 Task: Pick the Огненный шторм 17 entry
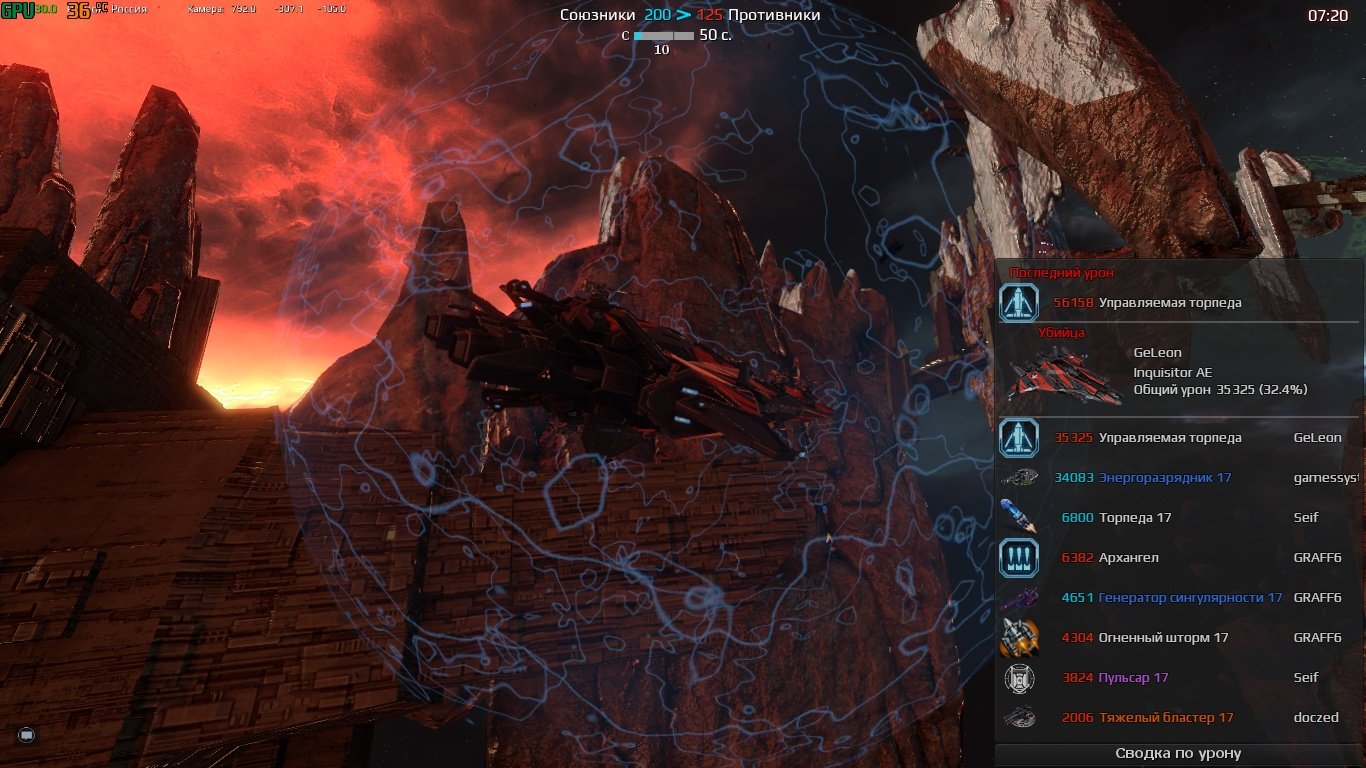point(1163,638)
